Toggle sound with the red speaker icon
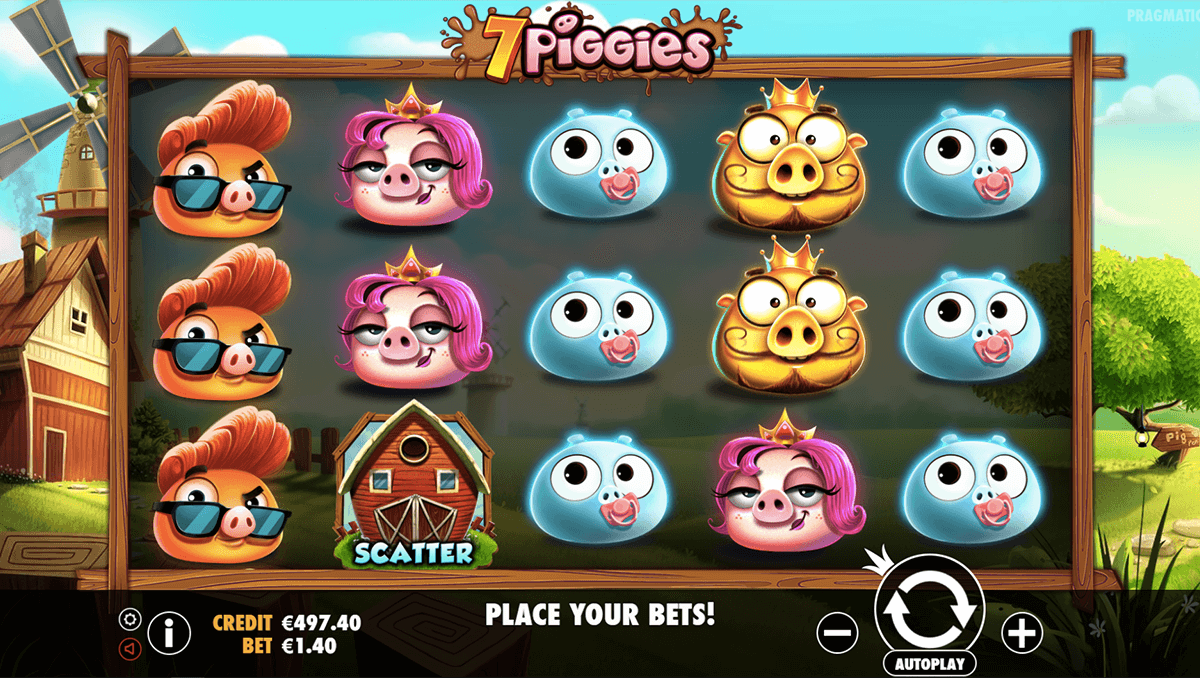 pos(128,648)
